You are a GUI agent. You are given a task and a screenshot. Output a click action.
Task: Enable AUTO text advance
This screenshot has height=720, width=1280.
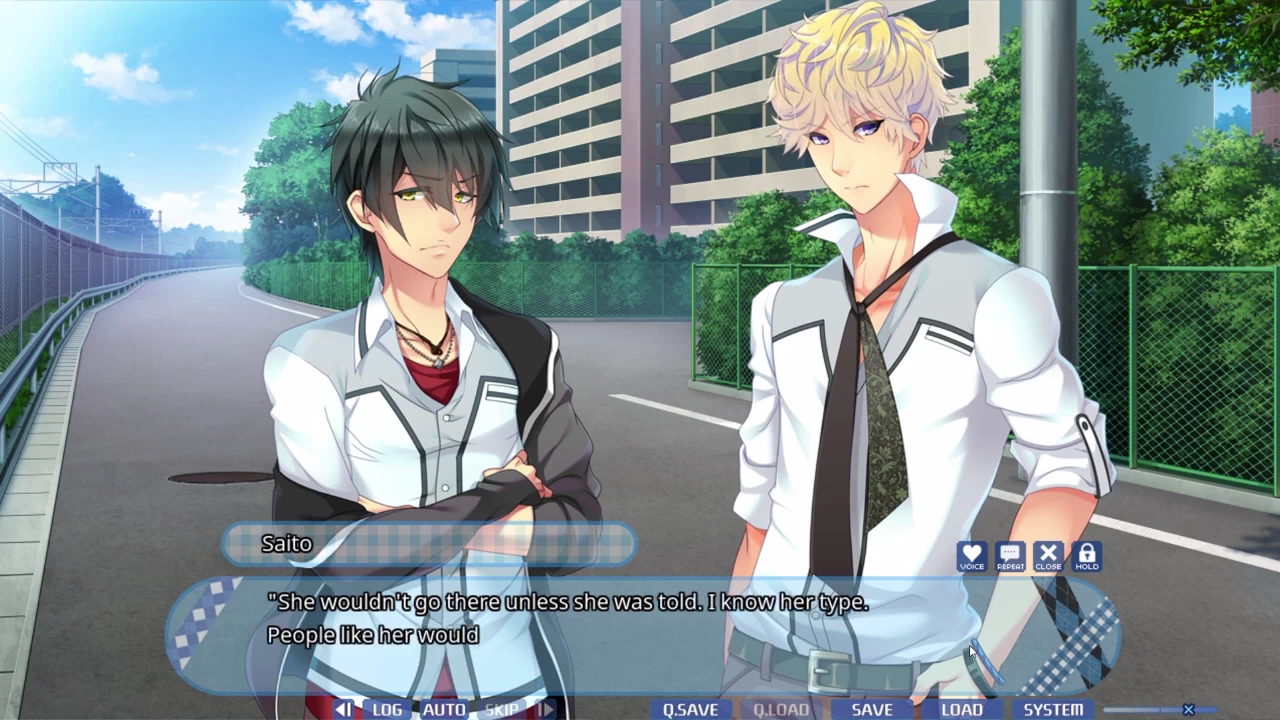(443, 709)
